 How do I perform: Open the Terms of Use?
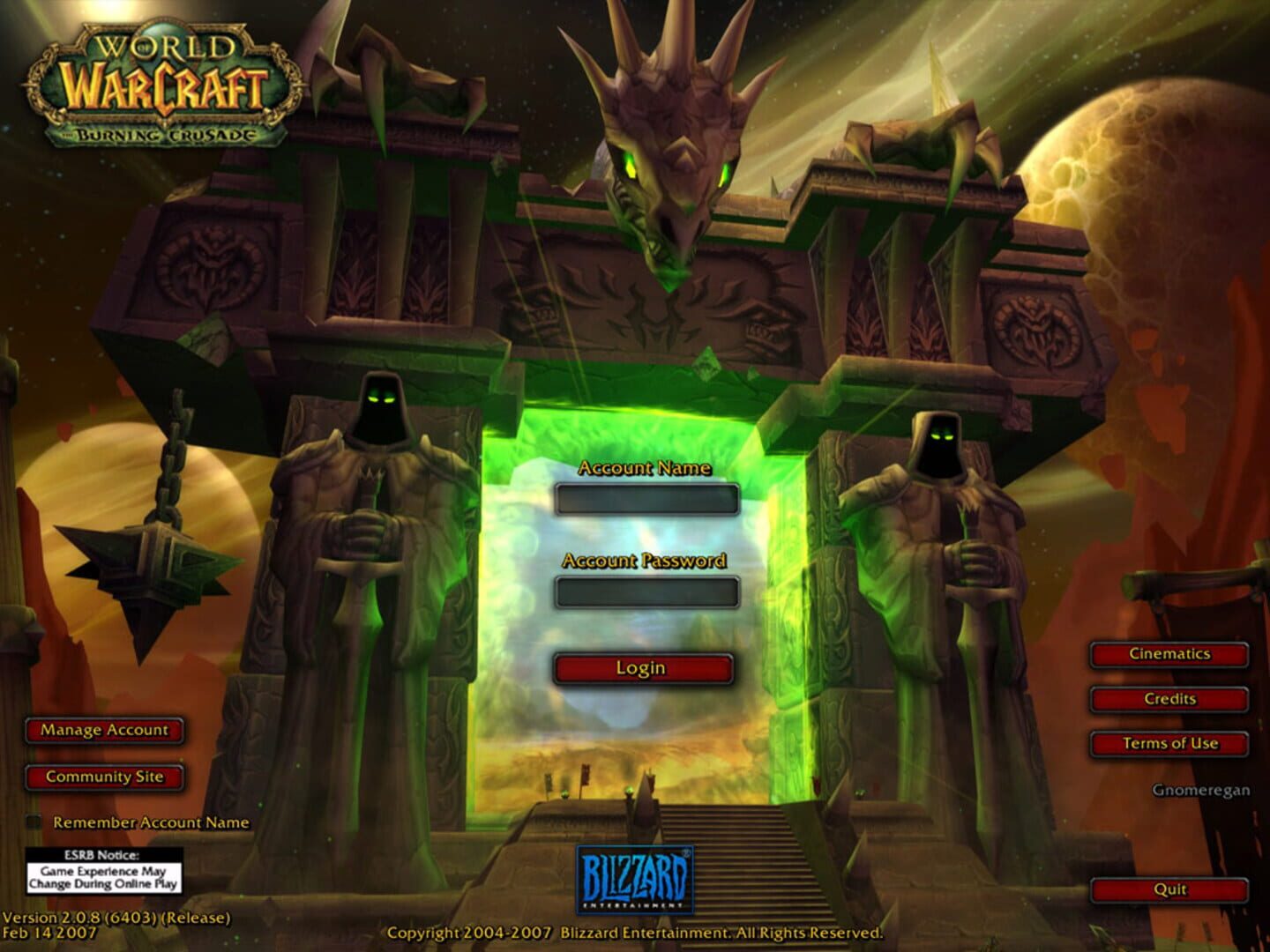[x=1169, y=743]
